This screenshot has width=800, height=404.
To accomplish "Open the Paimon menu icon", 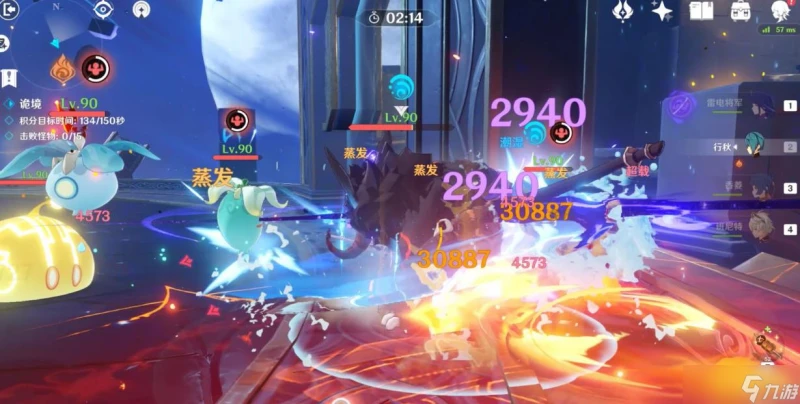I will [x=780, y=12].
